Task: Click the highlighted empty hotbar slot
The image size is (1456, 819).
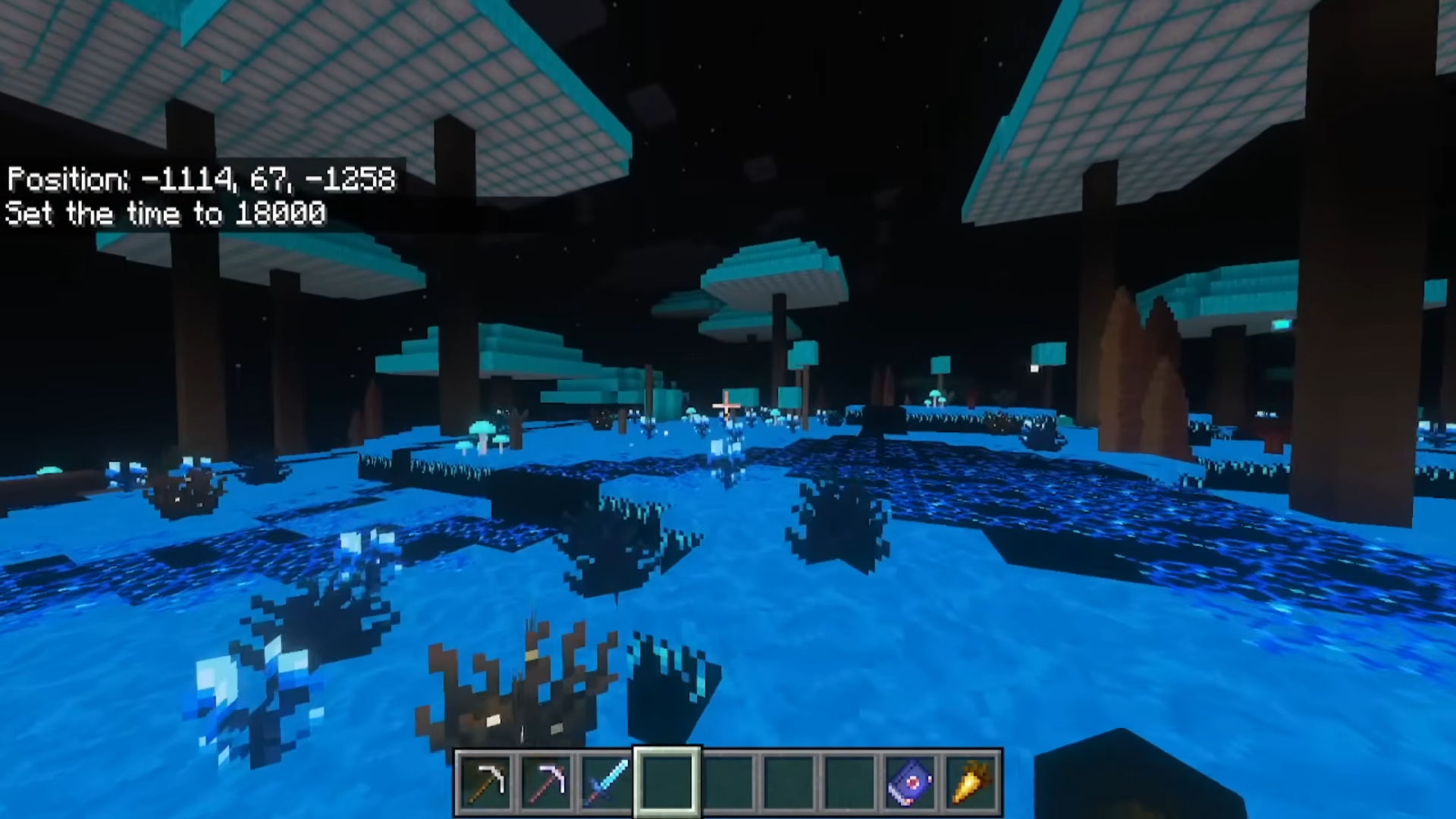Action: [667, 781]
